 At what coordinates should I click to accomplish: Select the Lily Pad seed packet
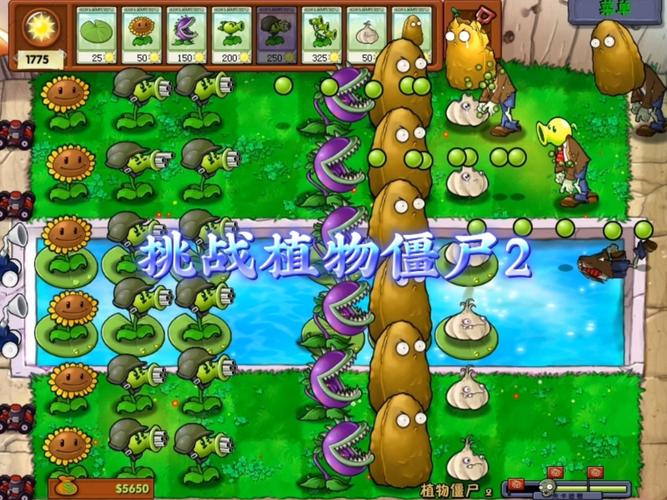click(x=98, y=37)
